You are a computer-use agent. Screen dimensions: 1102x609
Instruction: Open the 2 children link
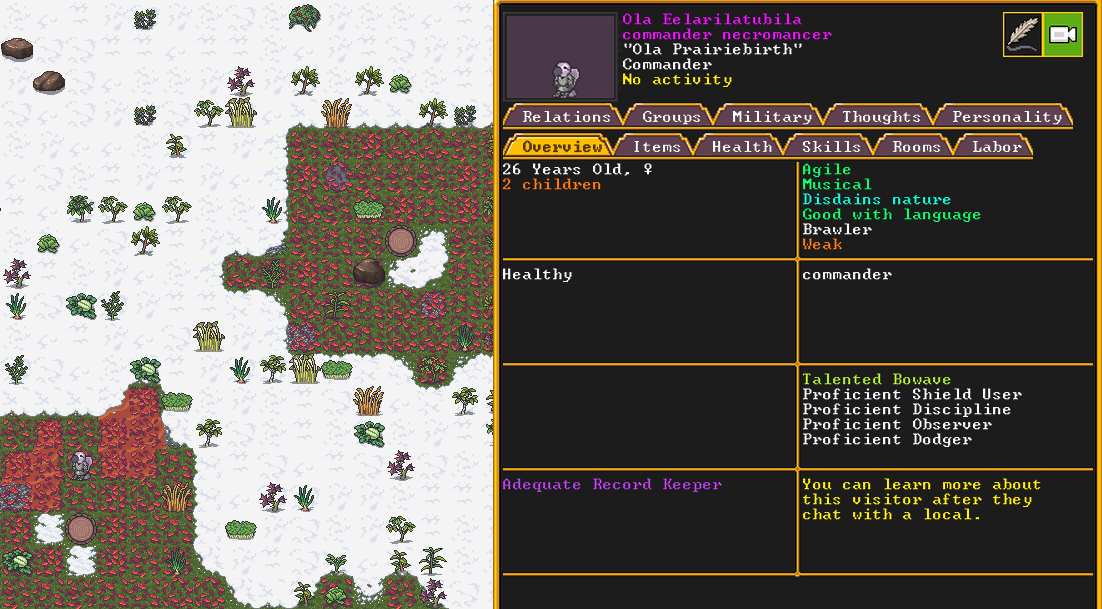coord(551,185)
